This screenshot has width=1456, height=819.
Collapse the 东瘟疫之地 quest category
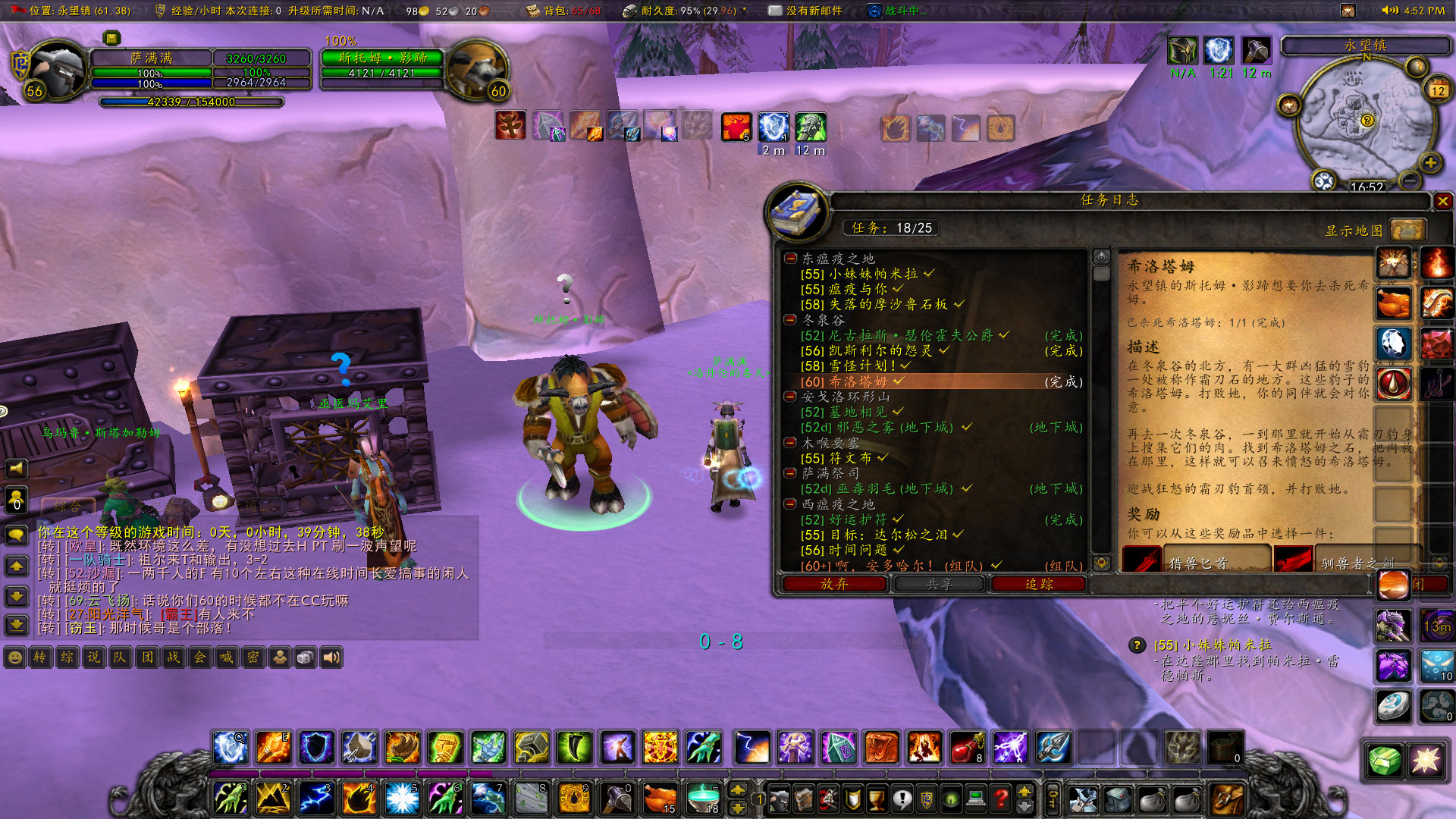pos(789,257)
